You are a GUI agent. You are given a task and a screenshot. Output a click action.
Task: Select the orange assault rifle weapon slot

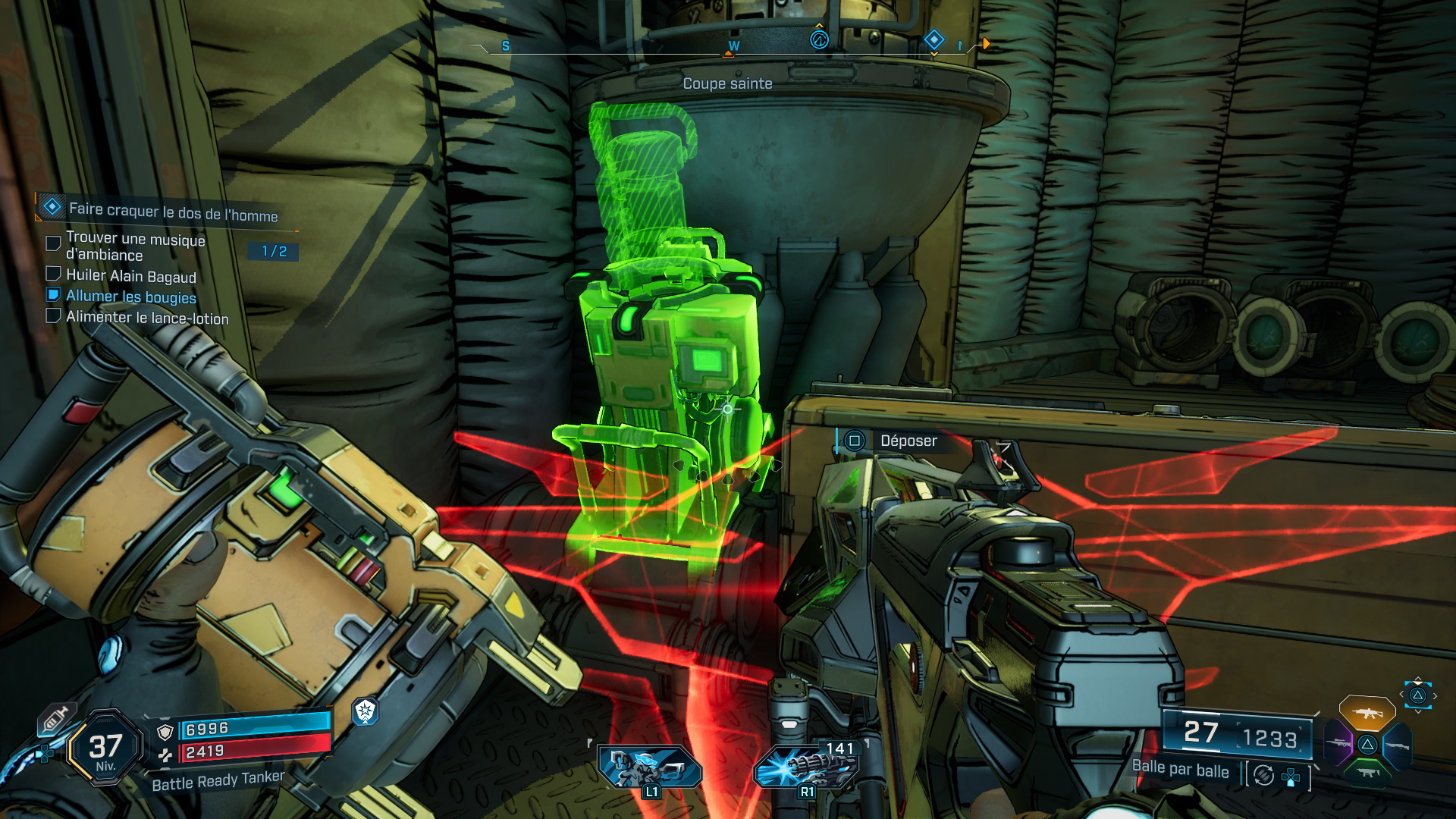1367,713
